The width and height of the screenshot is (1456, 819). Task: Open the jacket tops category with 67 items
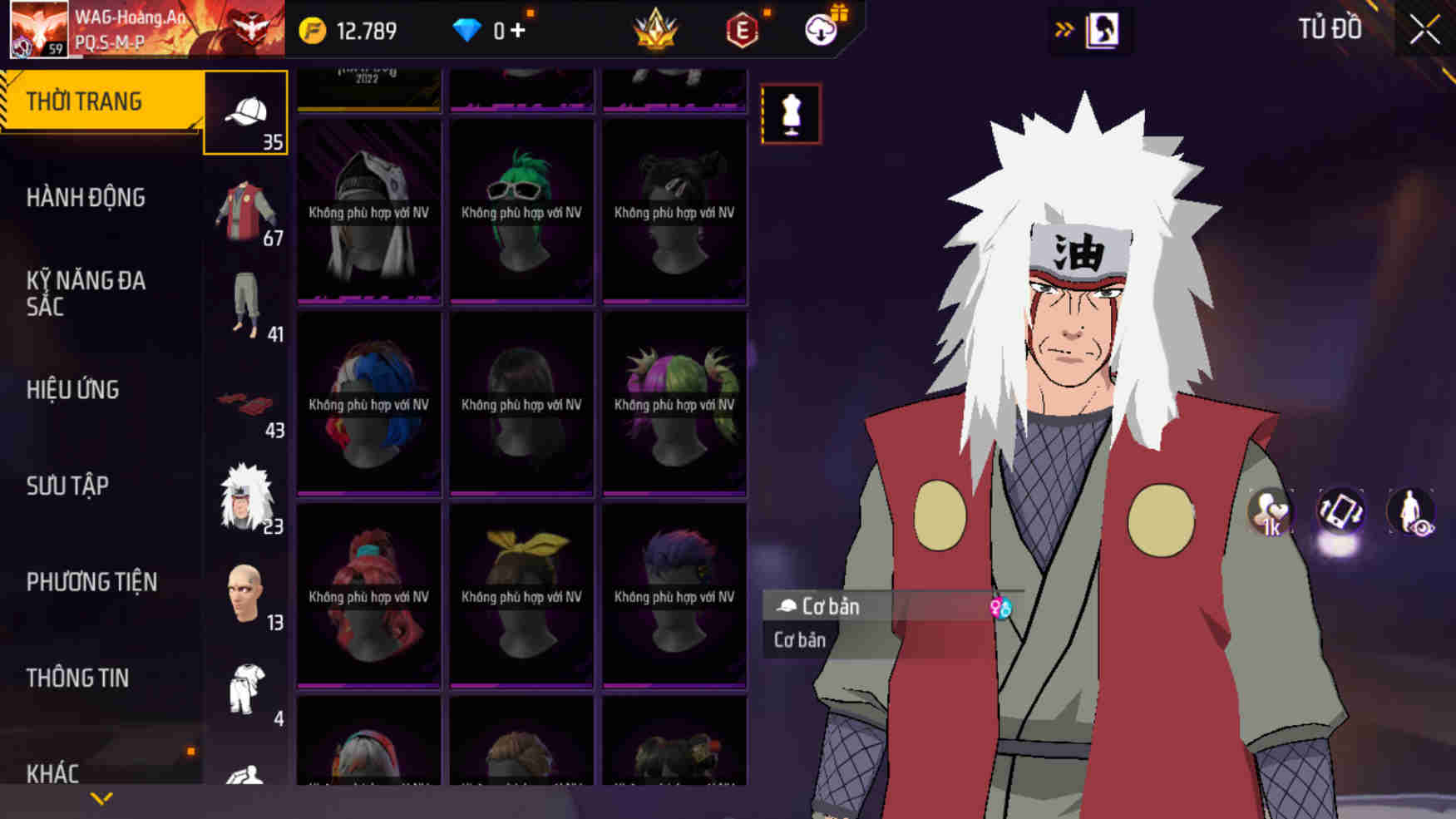(245, 204)
